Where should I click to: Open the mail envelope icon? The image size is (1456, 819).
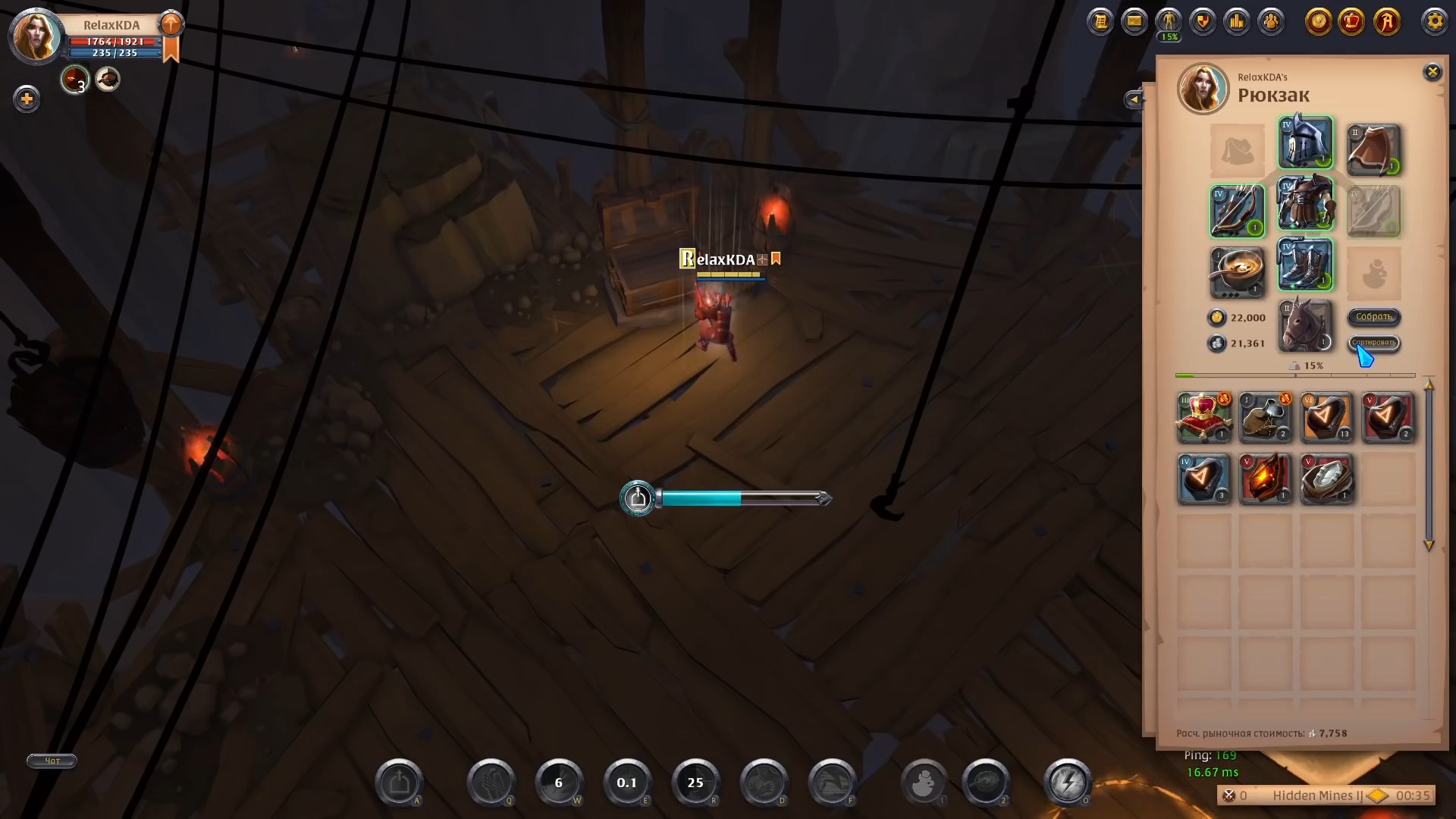click(1134, 21)
